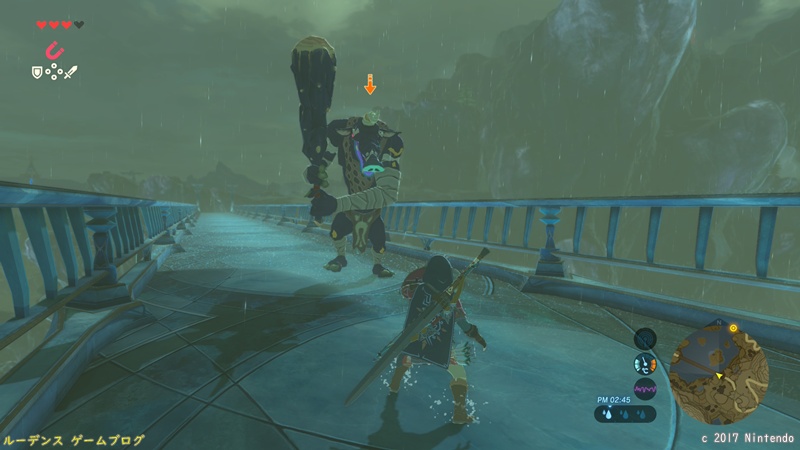This screenshot has width=800, height=450.
Task: Click the purple noise meter icon
Action: 645,388
